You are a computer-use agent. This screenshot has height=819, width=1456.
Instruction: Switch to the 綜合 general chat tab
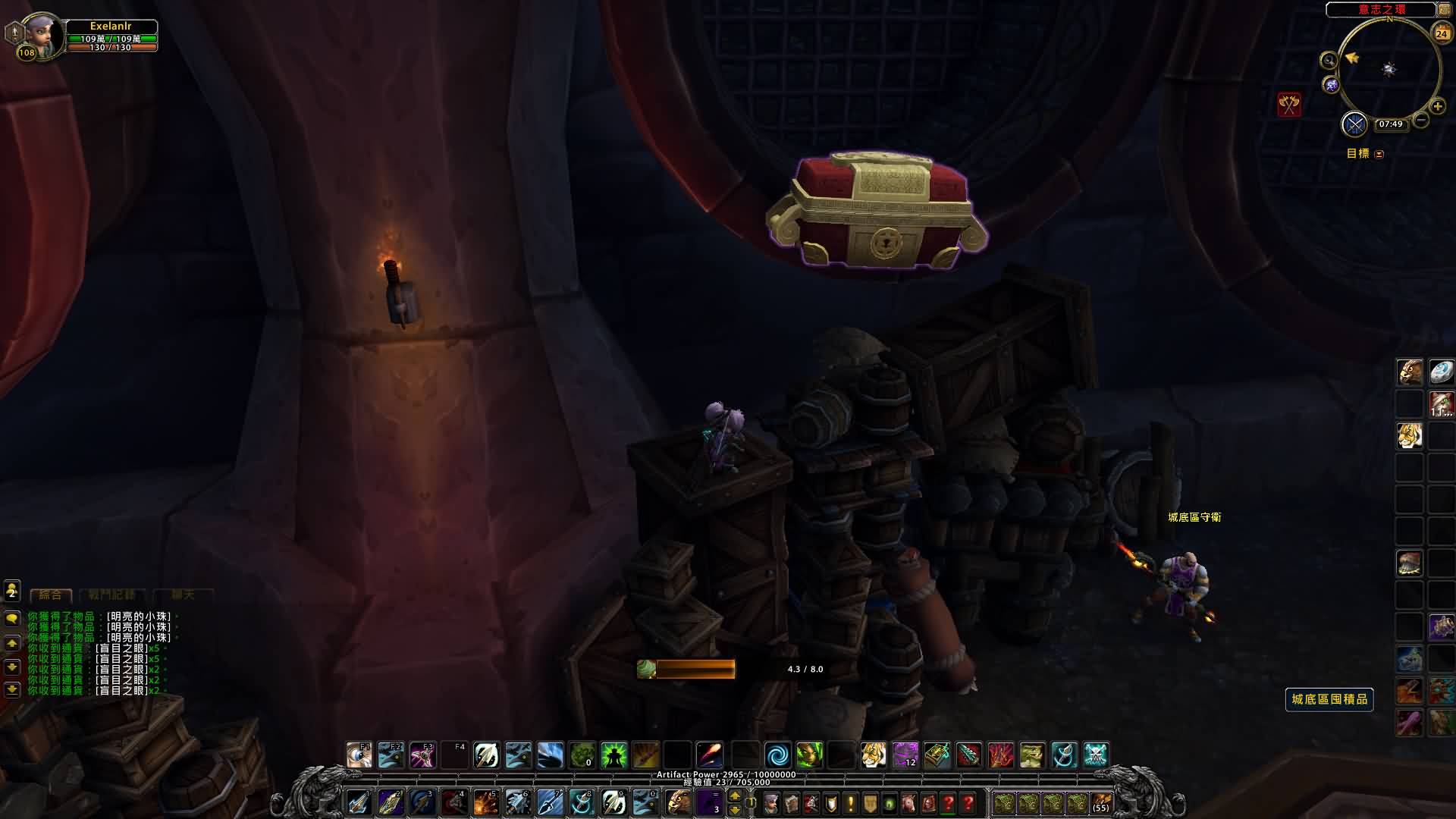(51, 595)
